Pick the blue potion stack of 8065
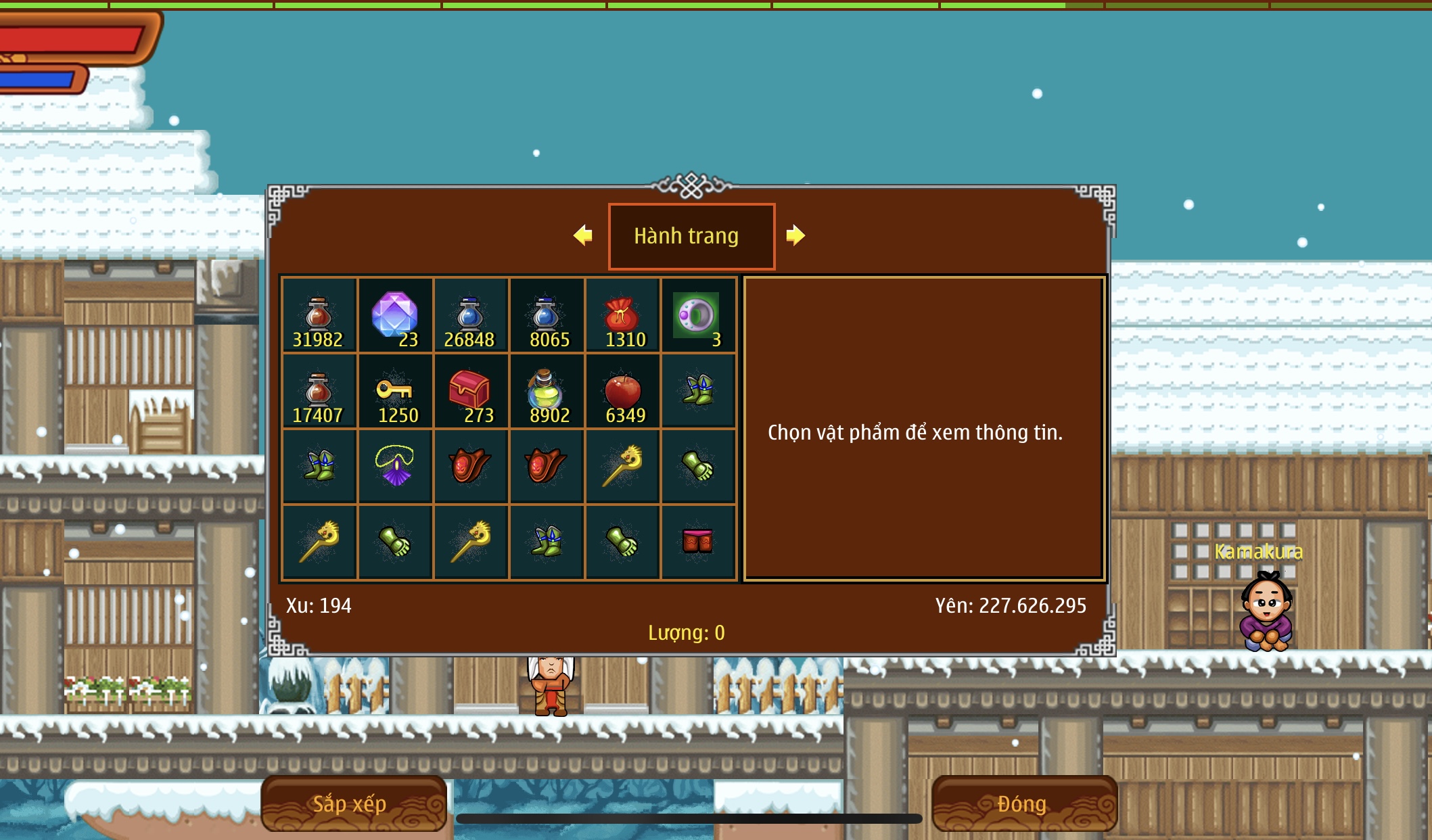The image size is (1432, 840). tap(546, 315)
